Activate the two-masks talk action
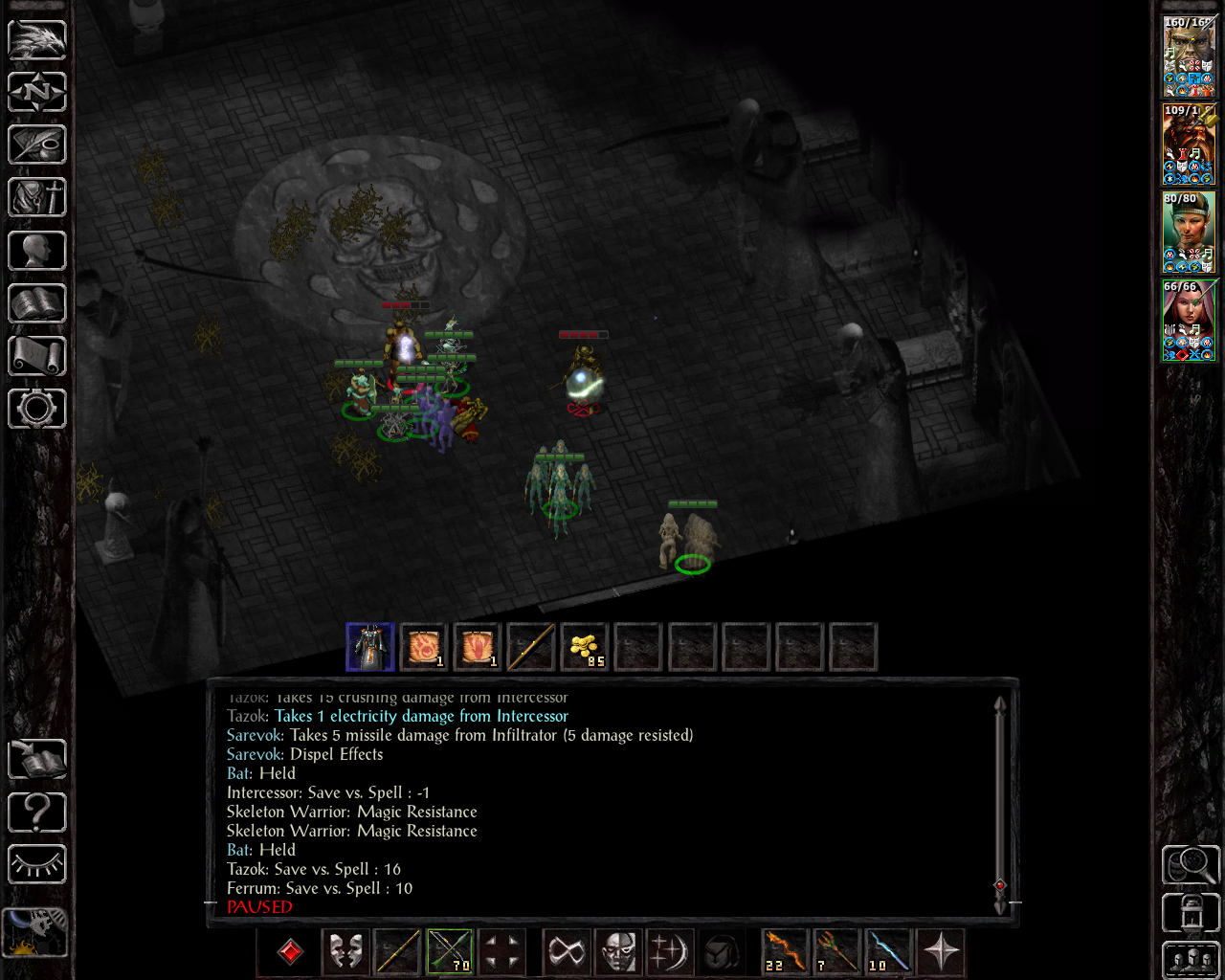 point(345,951)
